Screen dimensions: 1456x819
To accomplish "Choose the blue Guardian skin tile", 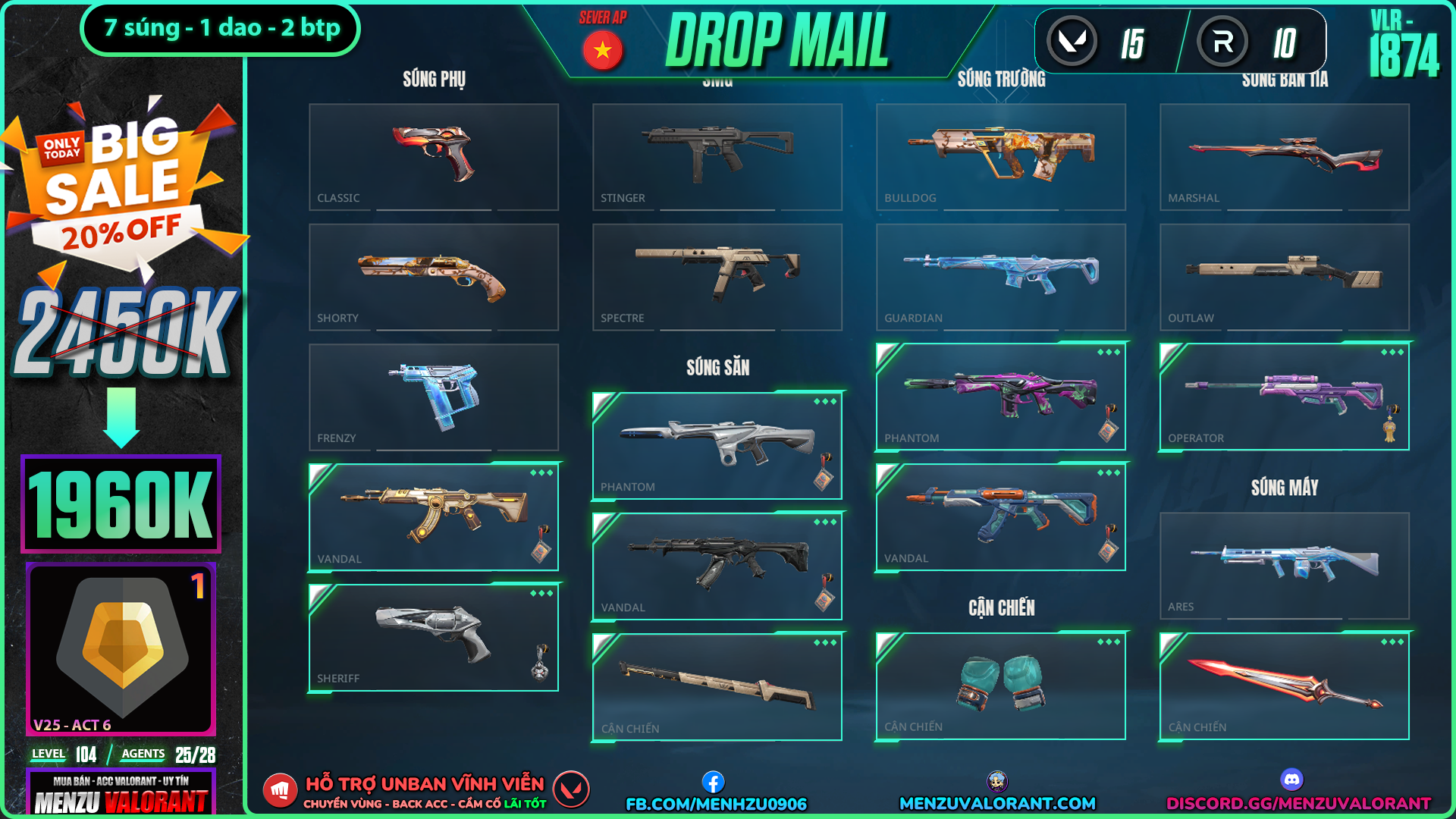I will (x=1000, y=277).
